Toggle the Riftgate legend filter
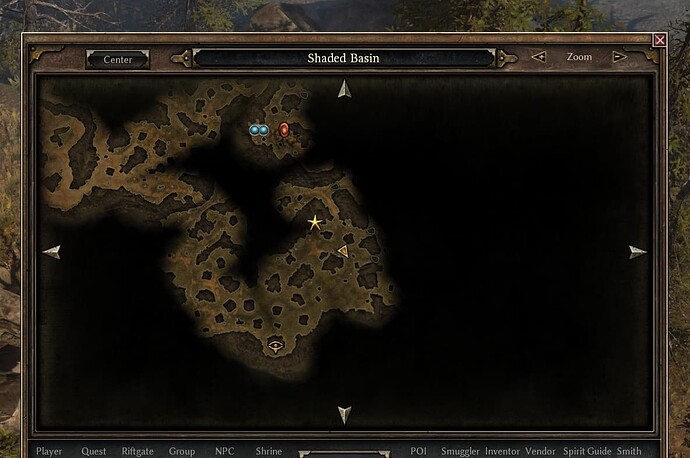The height and width of the screenshot is (458, 690). pyautogui.click(x=138, y=451)
